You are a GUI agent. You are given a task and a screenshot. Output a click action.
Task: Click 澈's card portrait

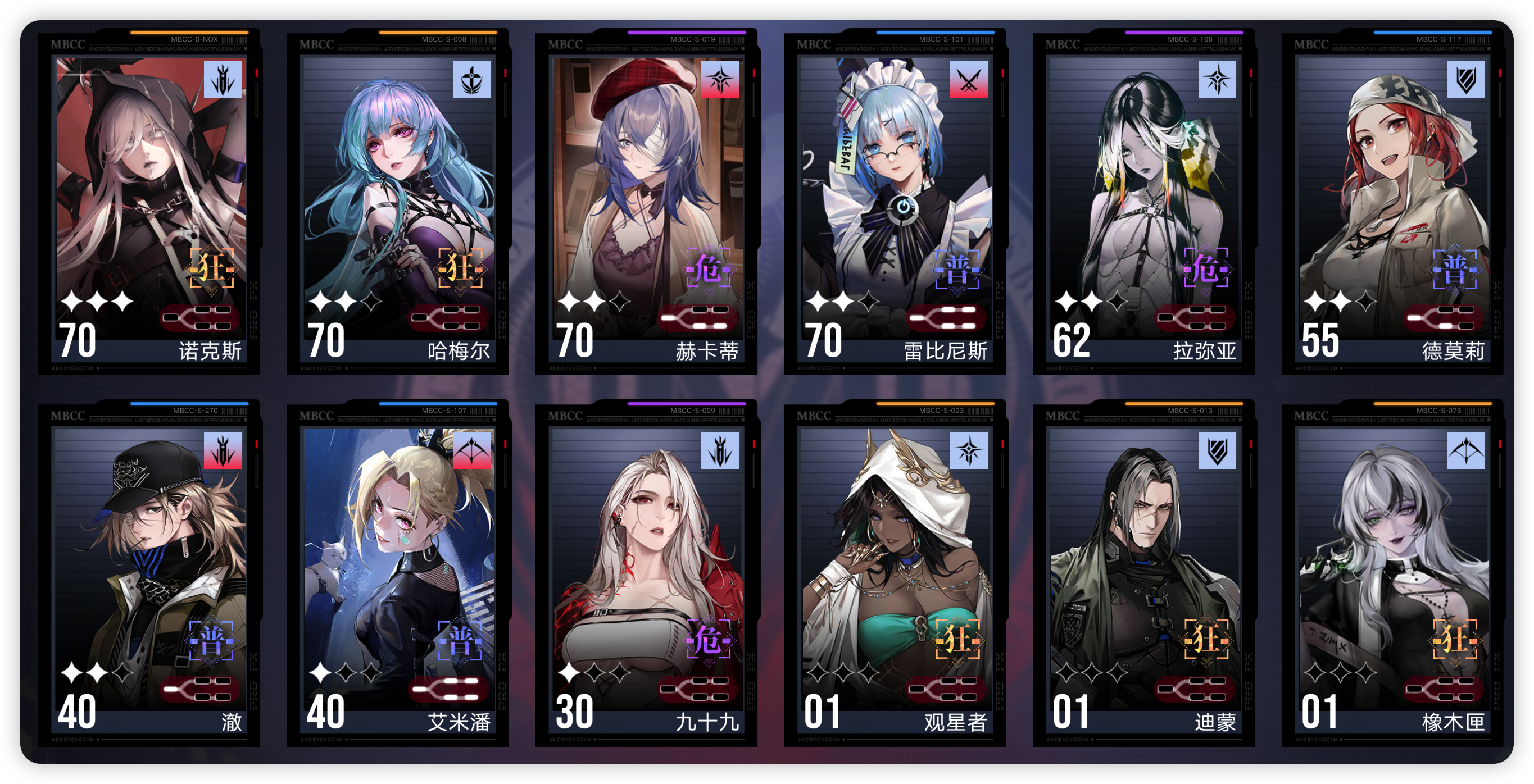click(149, 566)
